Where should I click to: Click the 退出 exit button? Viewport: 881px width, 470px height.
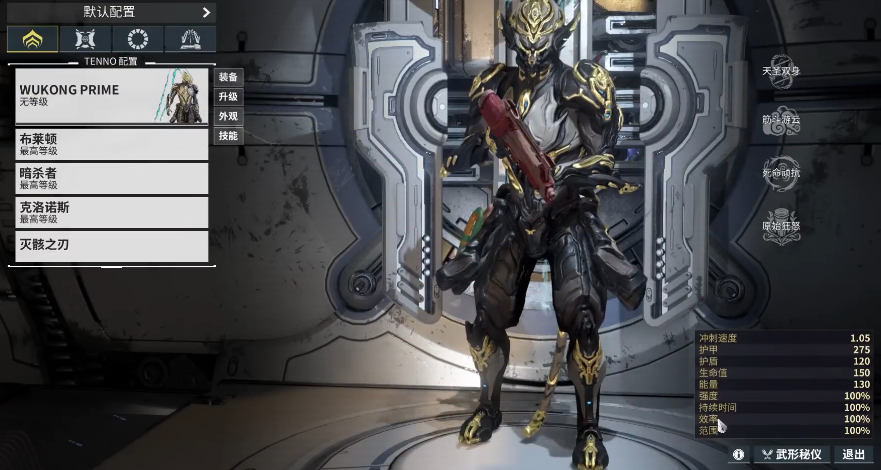[x=854, y=454]
